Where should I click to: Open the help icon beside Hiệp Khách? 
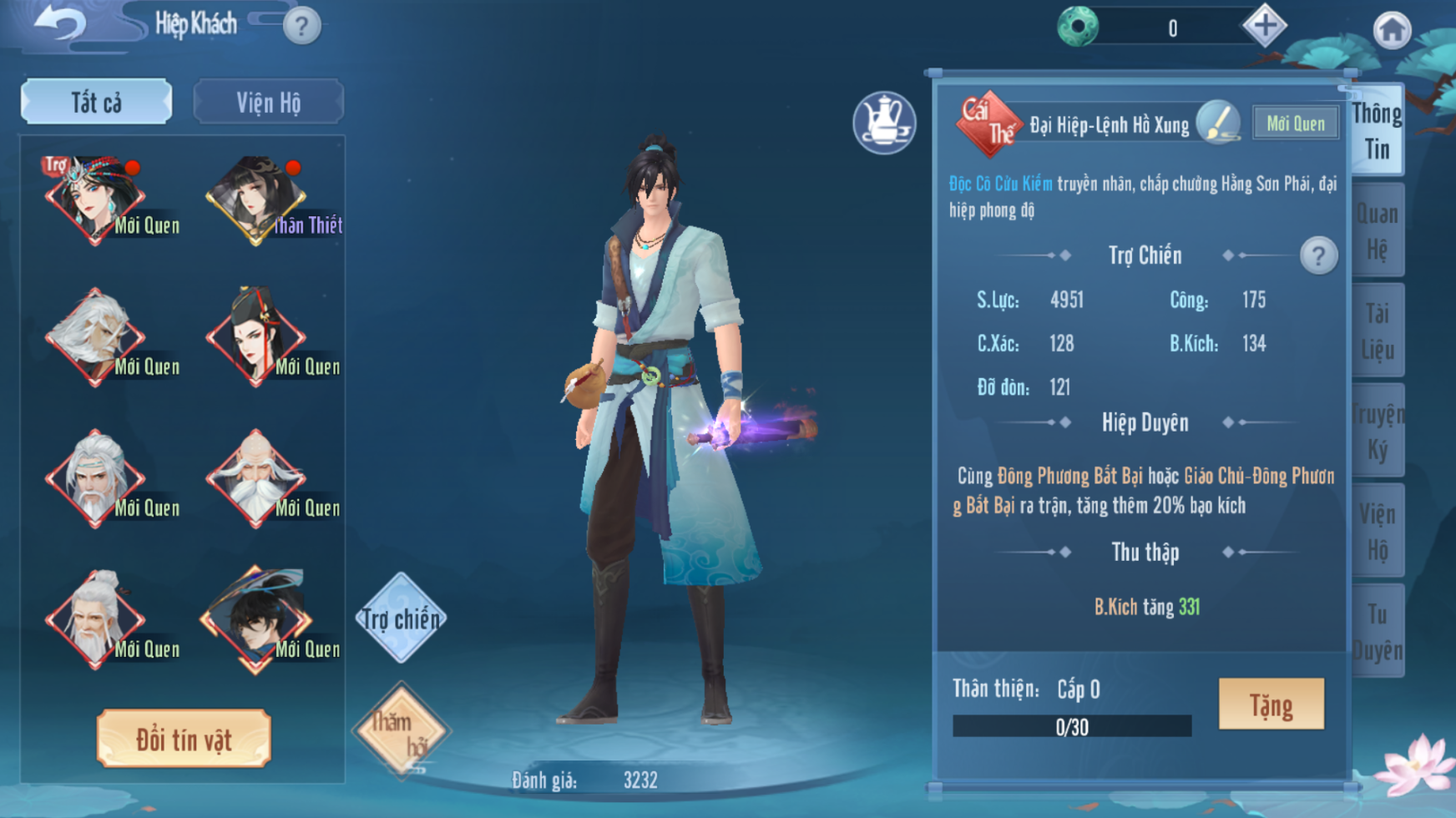pos(301,27)
